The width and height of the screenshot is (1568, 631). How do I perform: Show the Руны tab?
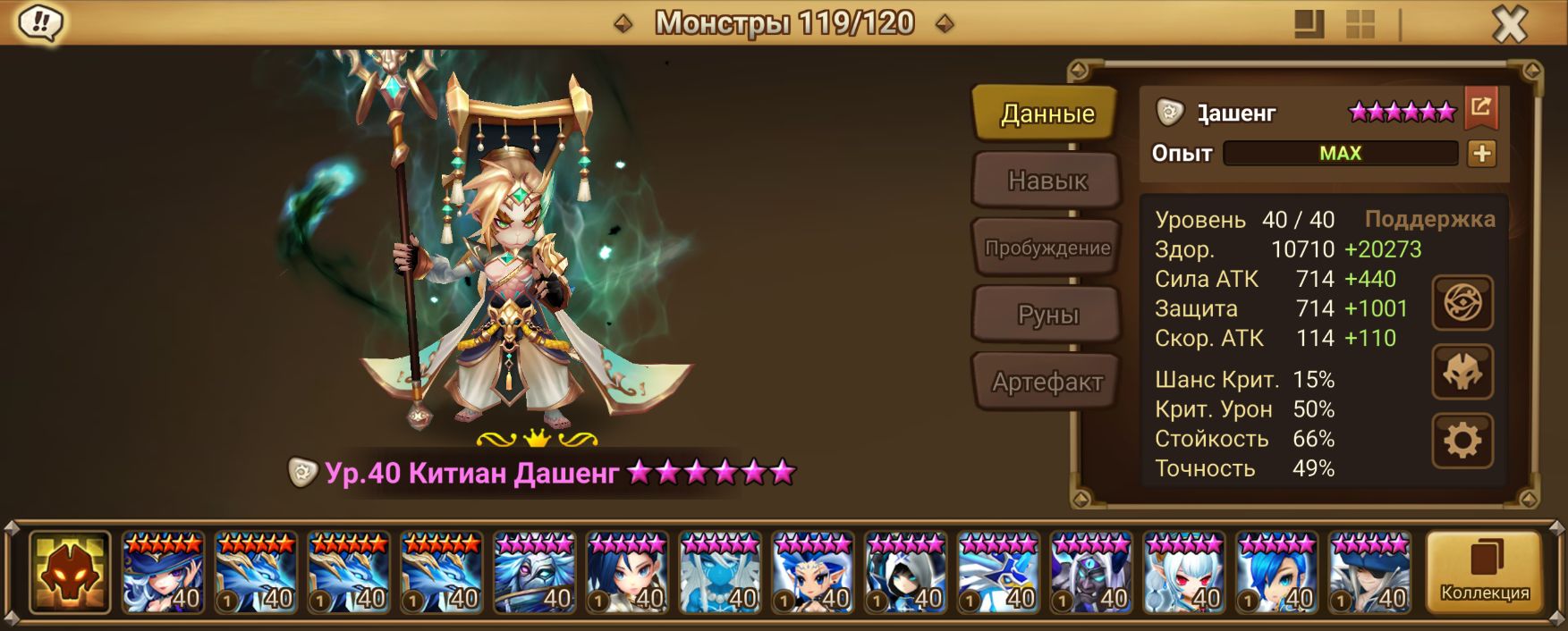pyautogui.click(x=1047, y=315)
